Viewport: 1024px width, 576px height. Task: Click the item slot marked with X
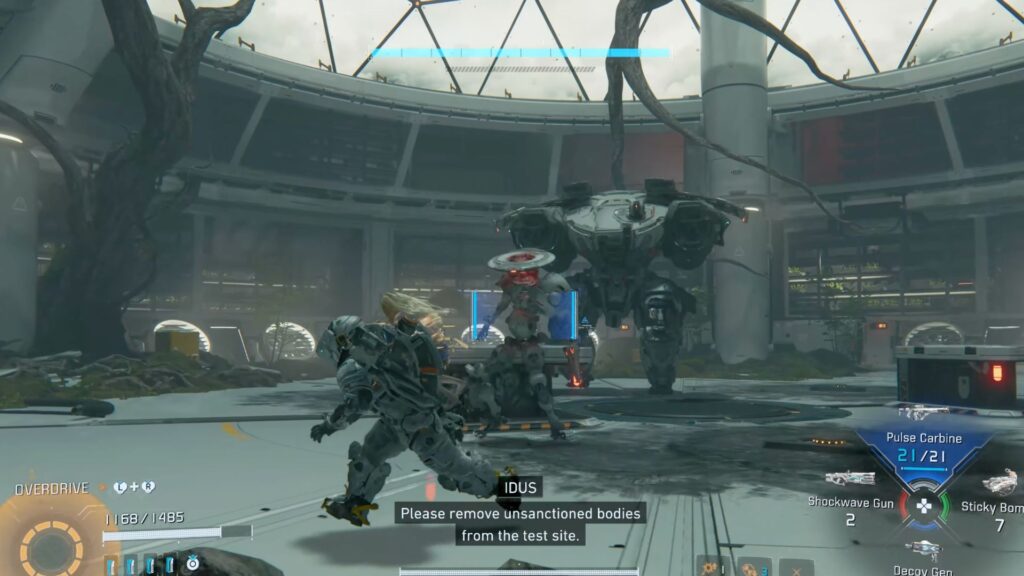click(x=796, y=567)
